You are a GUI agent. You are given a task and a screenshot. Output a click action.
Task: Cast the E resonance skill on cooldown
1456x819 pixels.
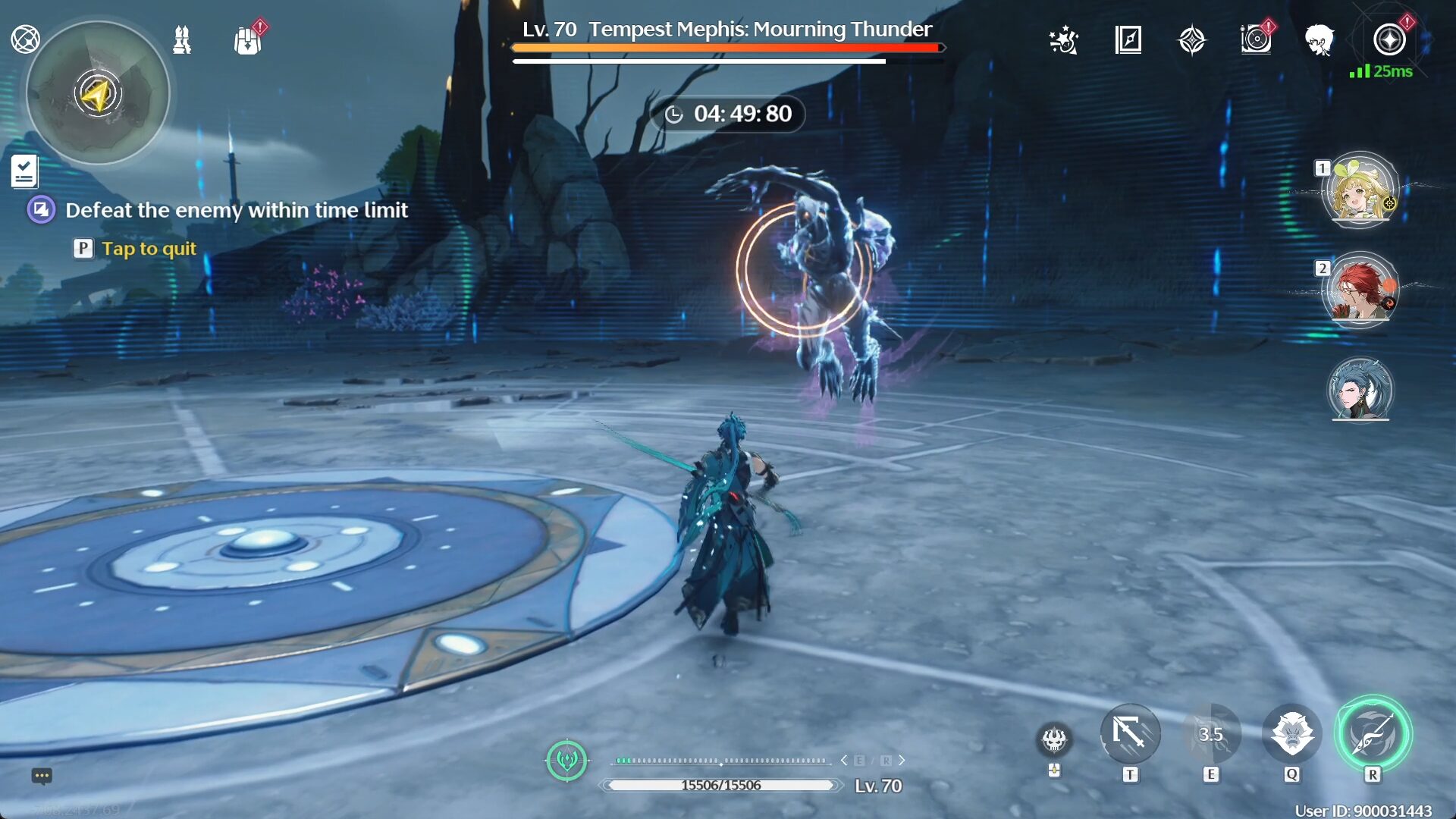1211,734
